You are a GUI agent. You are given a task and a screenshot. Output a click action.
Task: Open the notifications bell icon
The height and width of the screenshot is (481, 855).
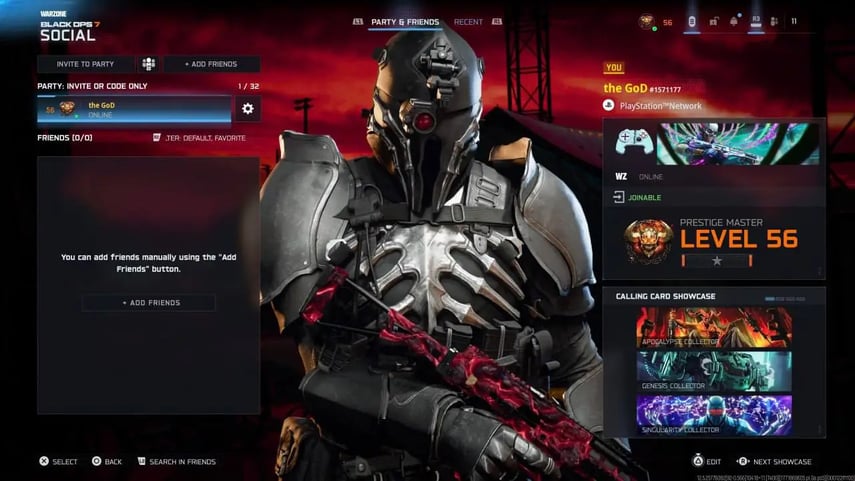pyautogui.click(x=735, y=21)
